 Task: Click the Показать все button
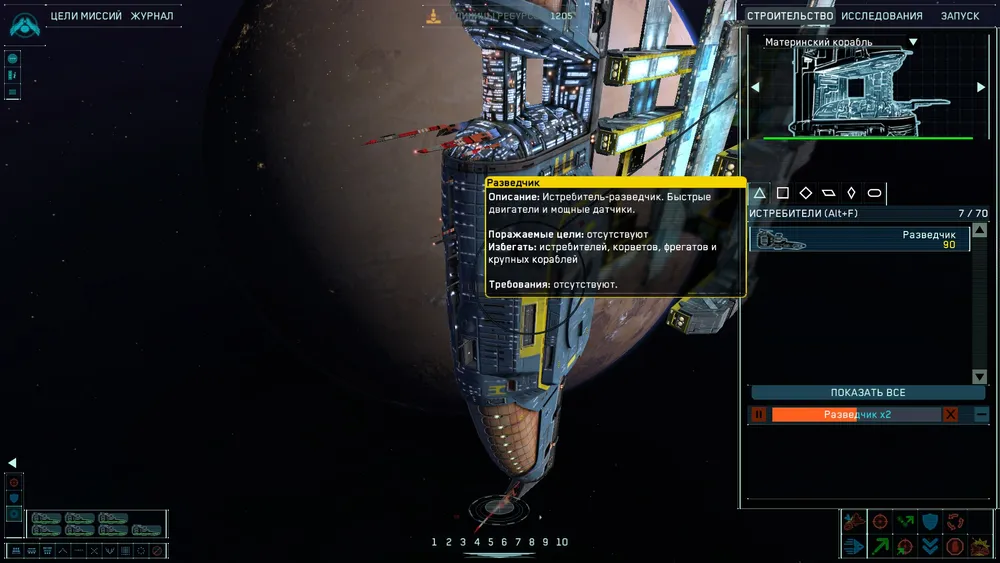(x=867, y=393)
